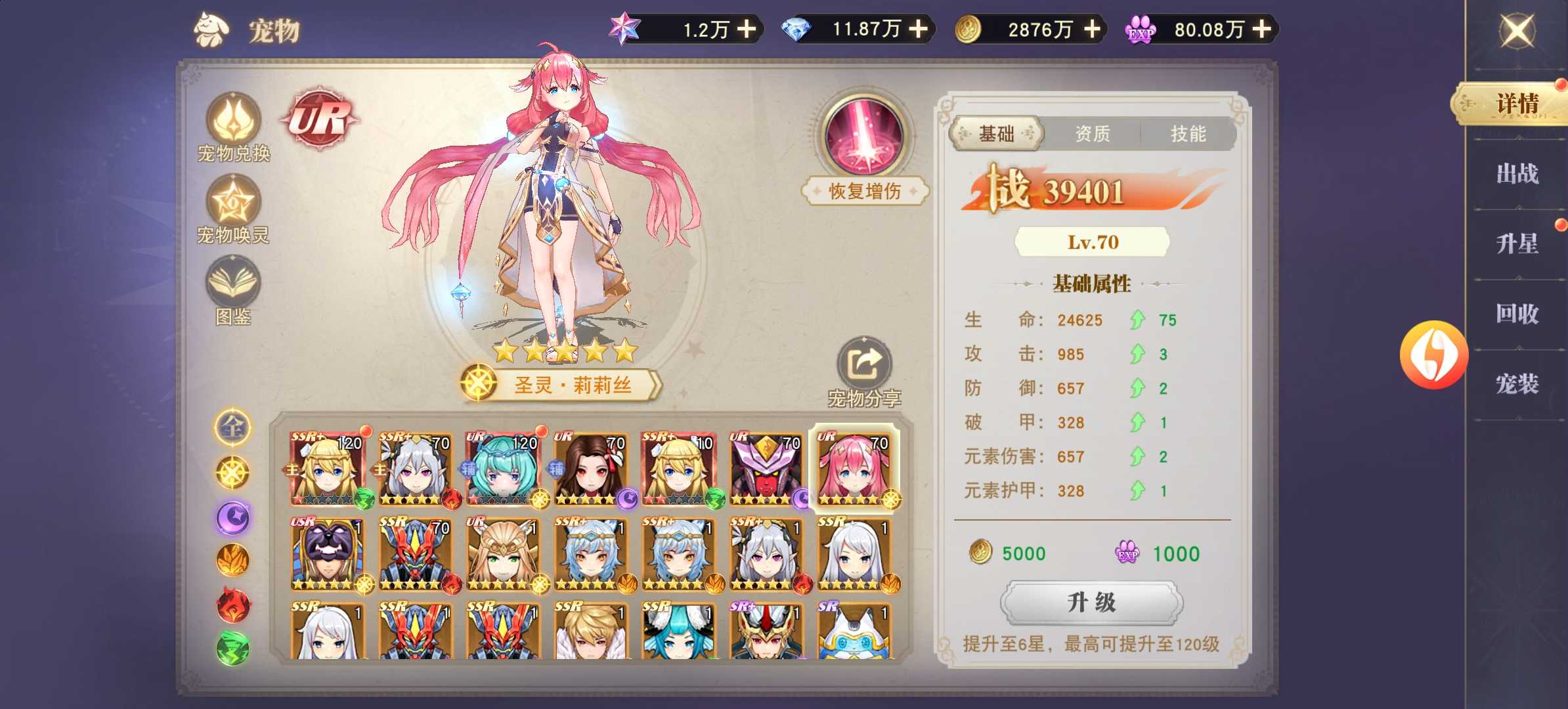Close the pet screen with the X button
1568x709 pixels.
pos(1517,31)
